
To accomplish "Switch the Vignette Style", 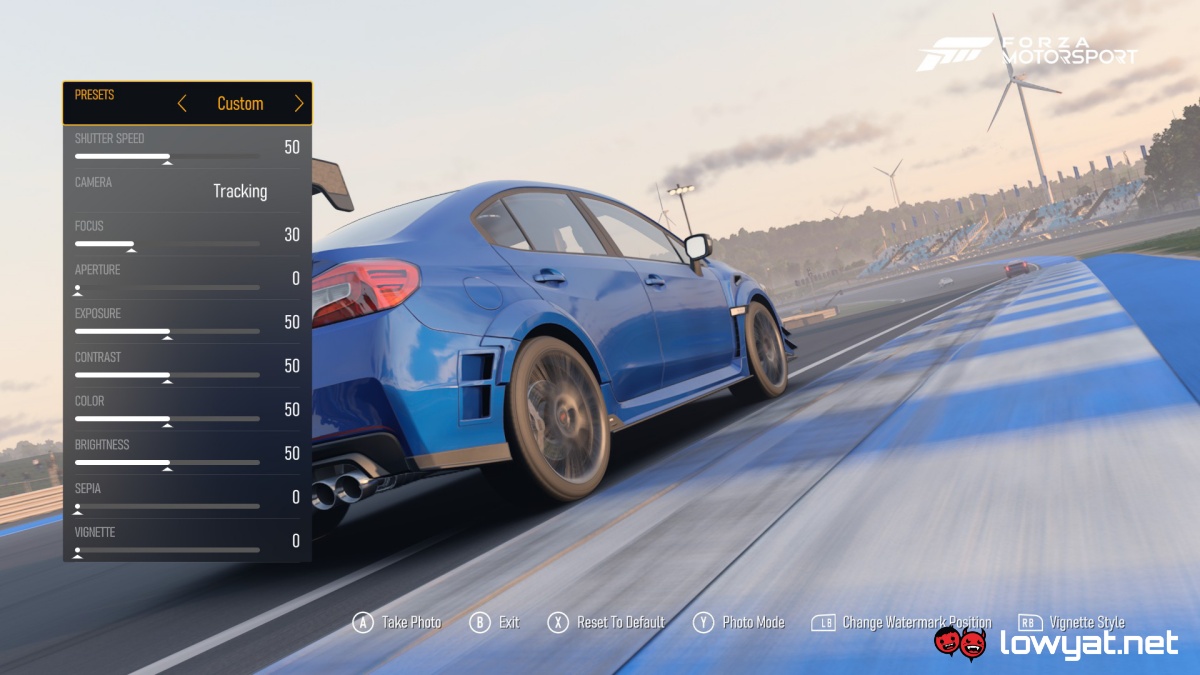I will 1071,622.
